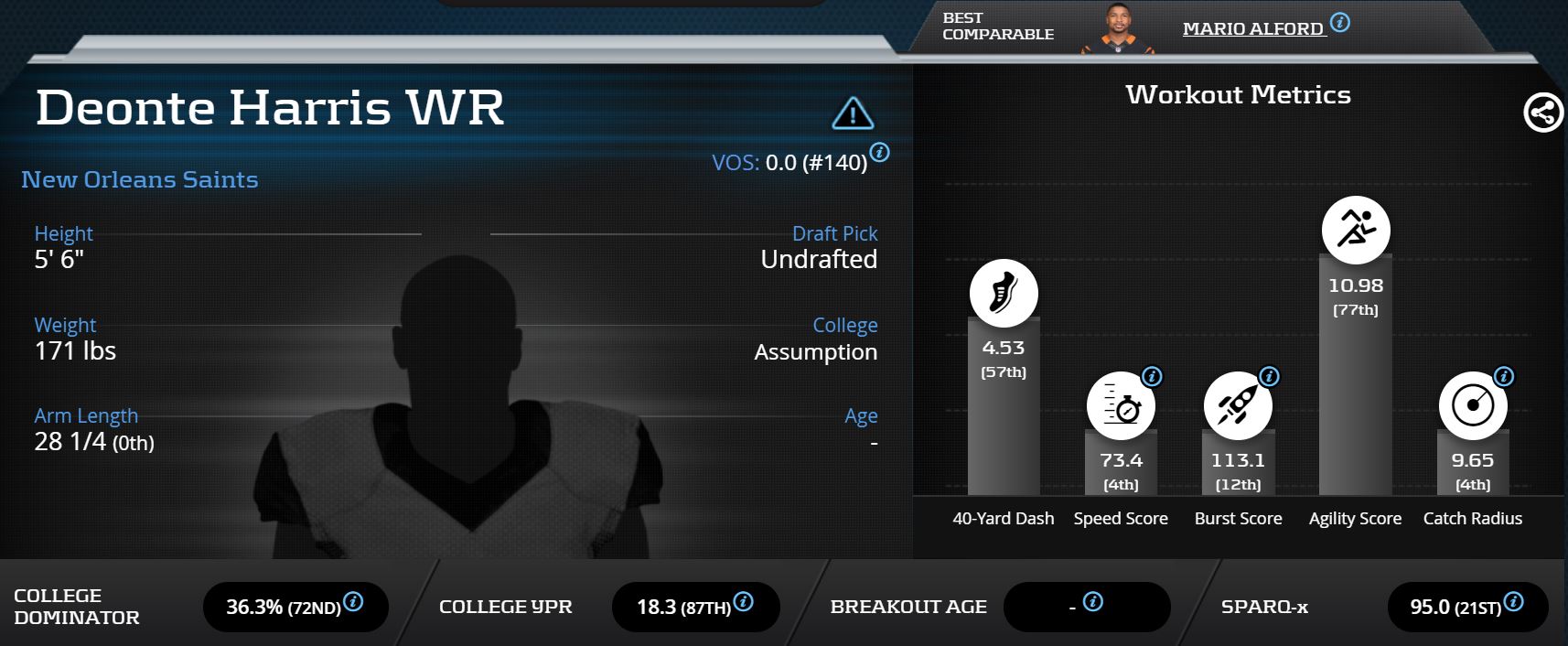The height and width of the screenshot is (646, 1568).
Task: Open the info icon next to Mario Alford
Action: [1340, 23]
